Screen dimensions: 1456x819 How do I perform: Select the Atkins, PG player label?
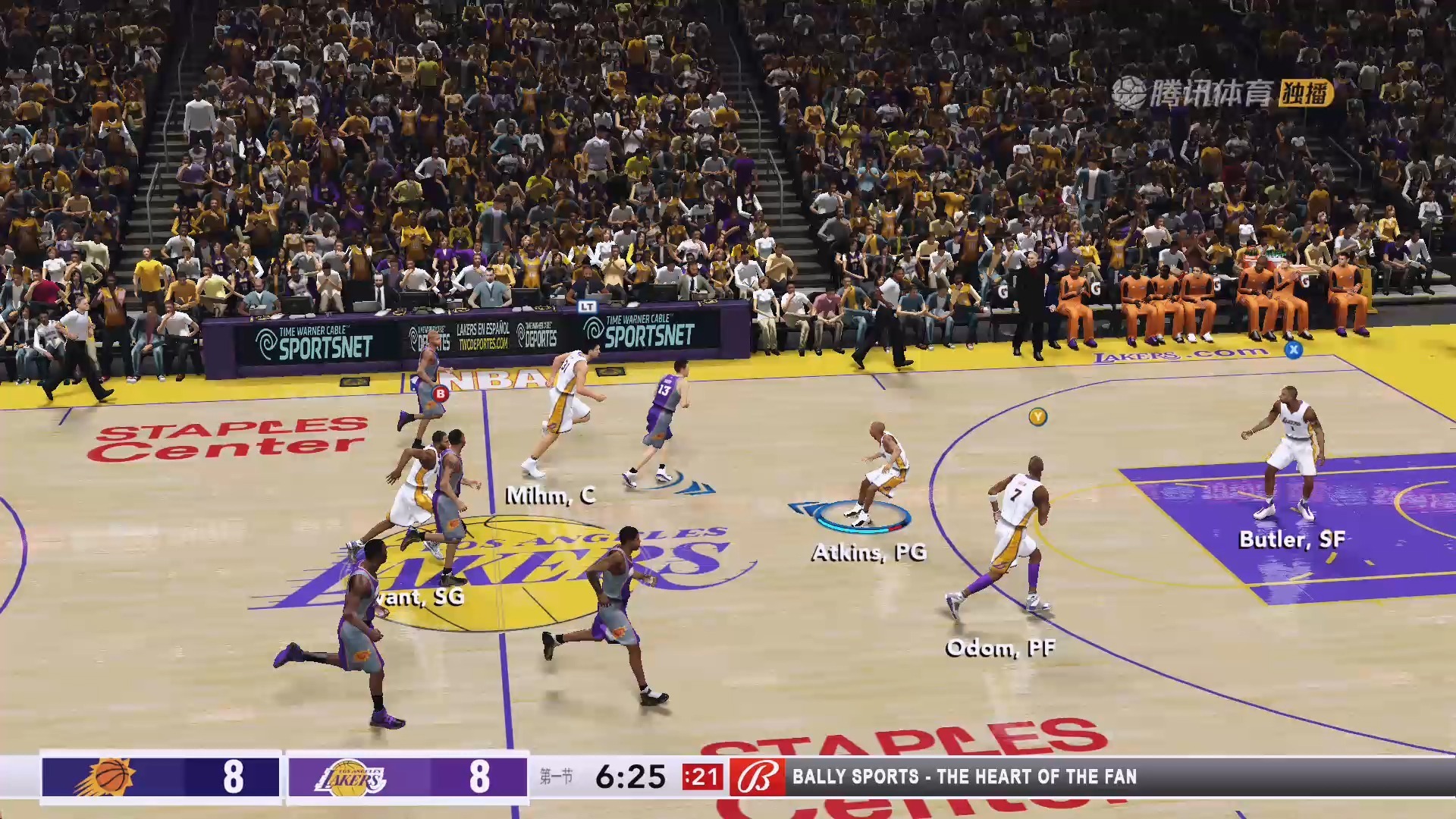869,552
